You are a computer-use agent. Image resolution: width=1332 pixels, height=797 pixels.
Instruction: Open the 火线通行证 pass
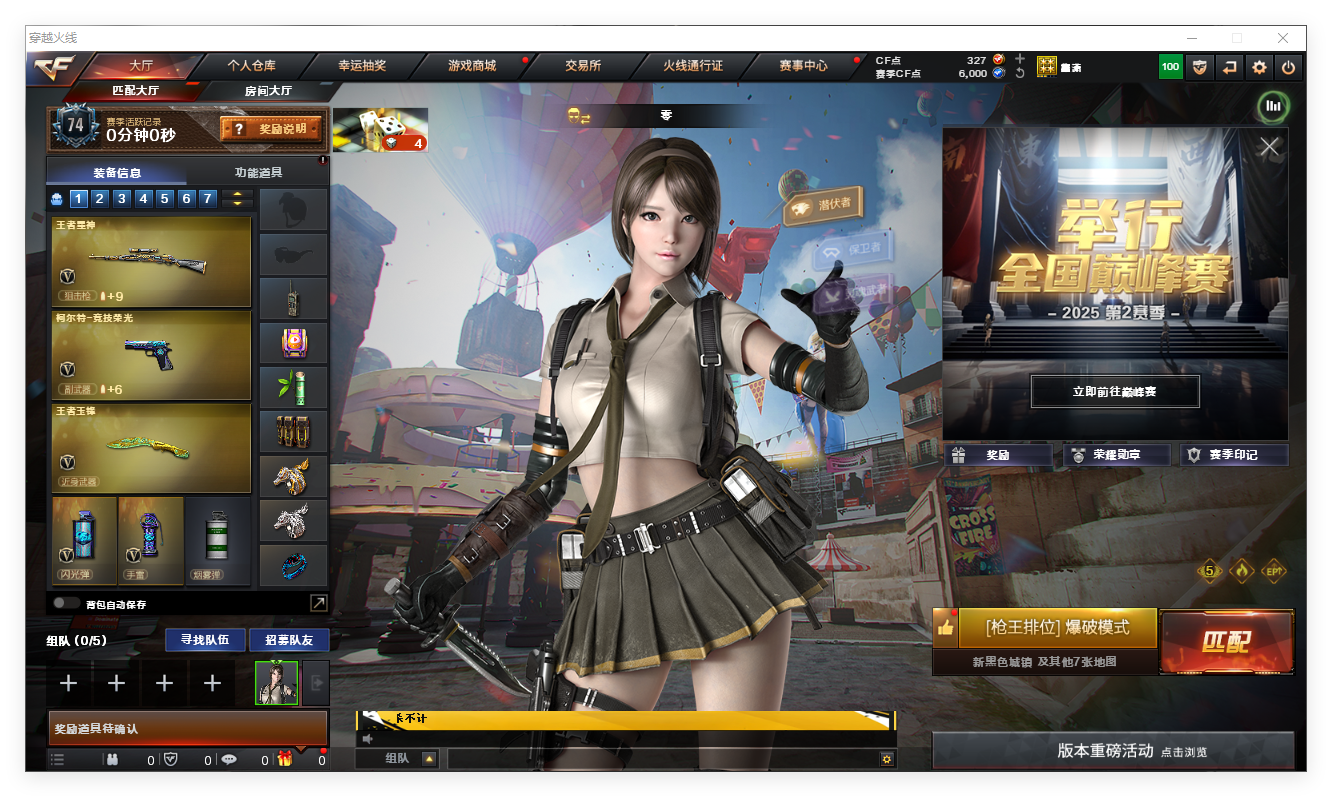[x=692, y=66]
